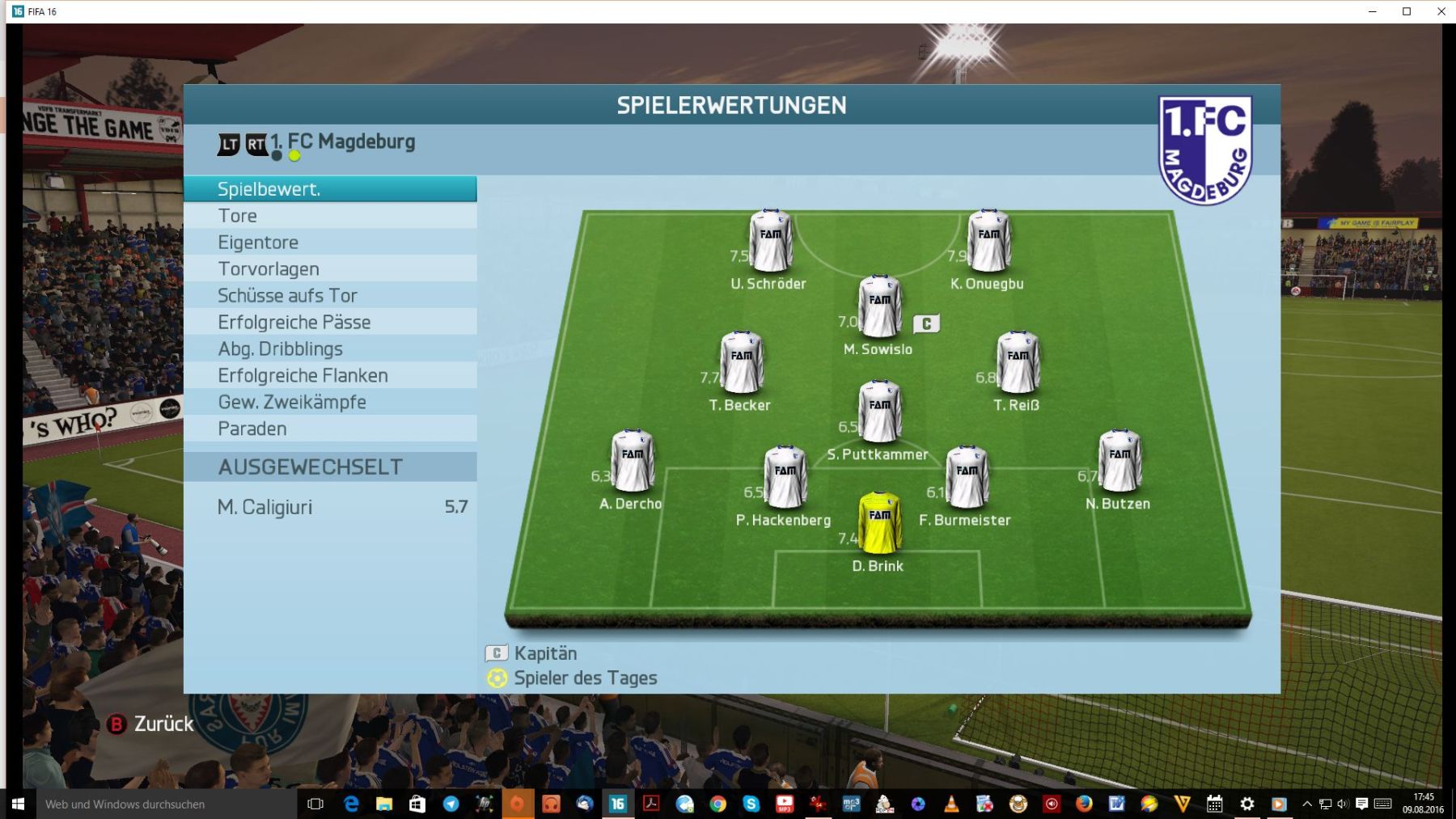Image resolution: width=1456 pixels, height=819 pixels.
Task: Open the Eigentore stat list
Action: pos(329,243)
